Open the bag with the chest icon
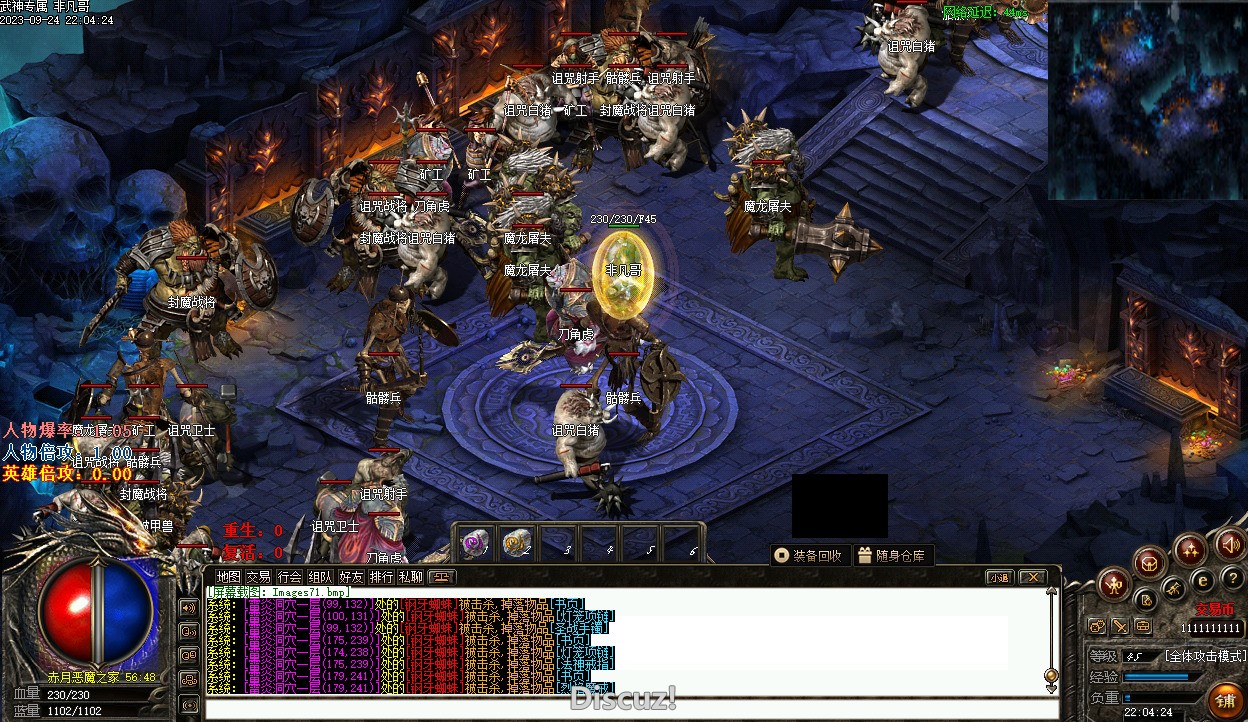 1150,562
